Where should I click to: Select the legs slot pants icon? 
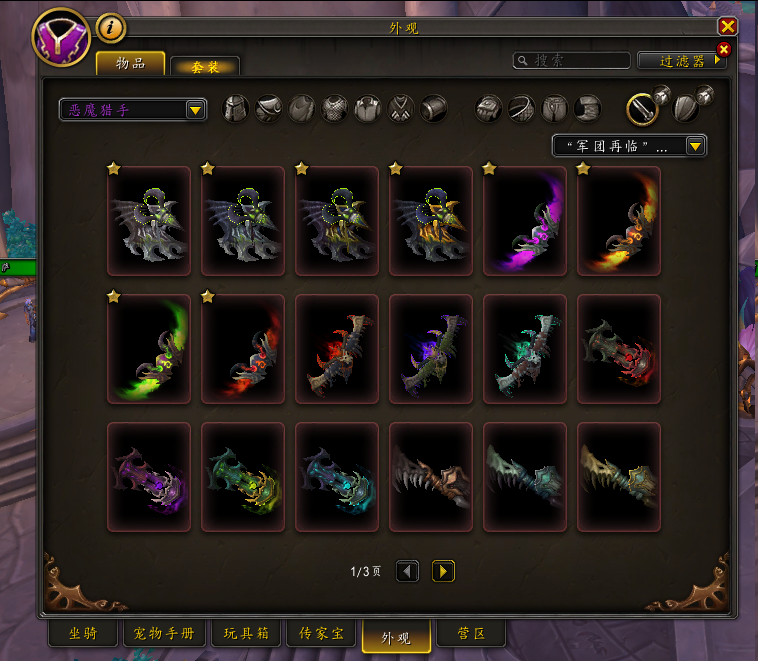pos(555,108)
